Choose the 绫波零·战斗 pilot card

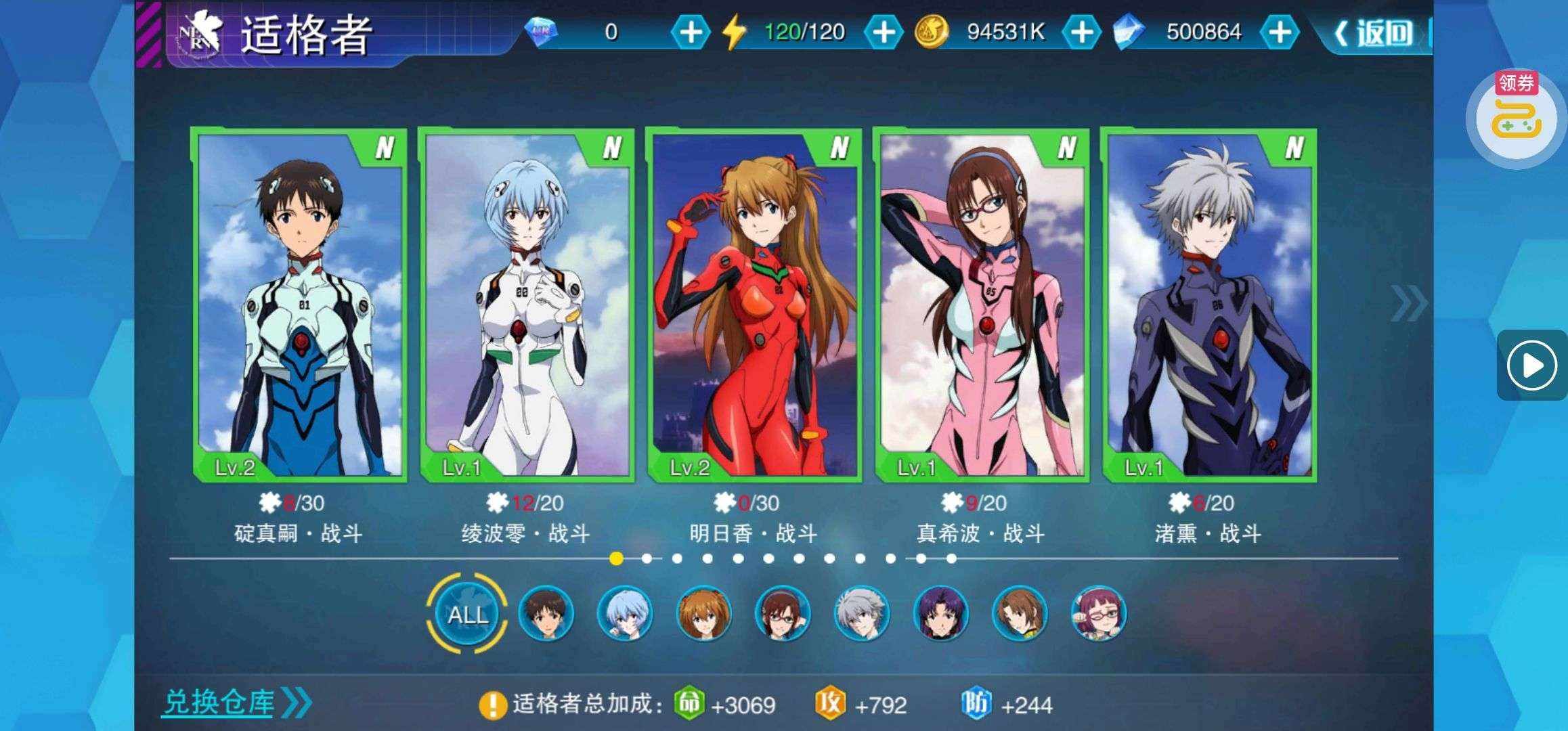click(526, 305)
